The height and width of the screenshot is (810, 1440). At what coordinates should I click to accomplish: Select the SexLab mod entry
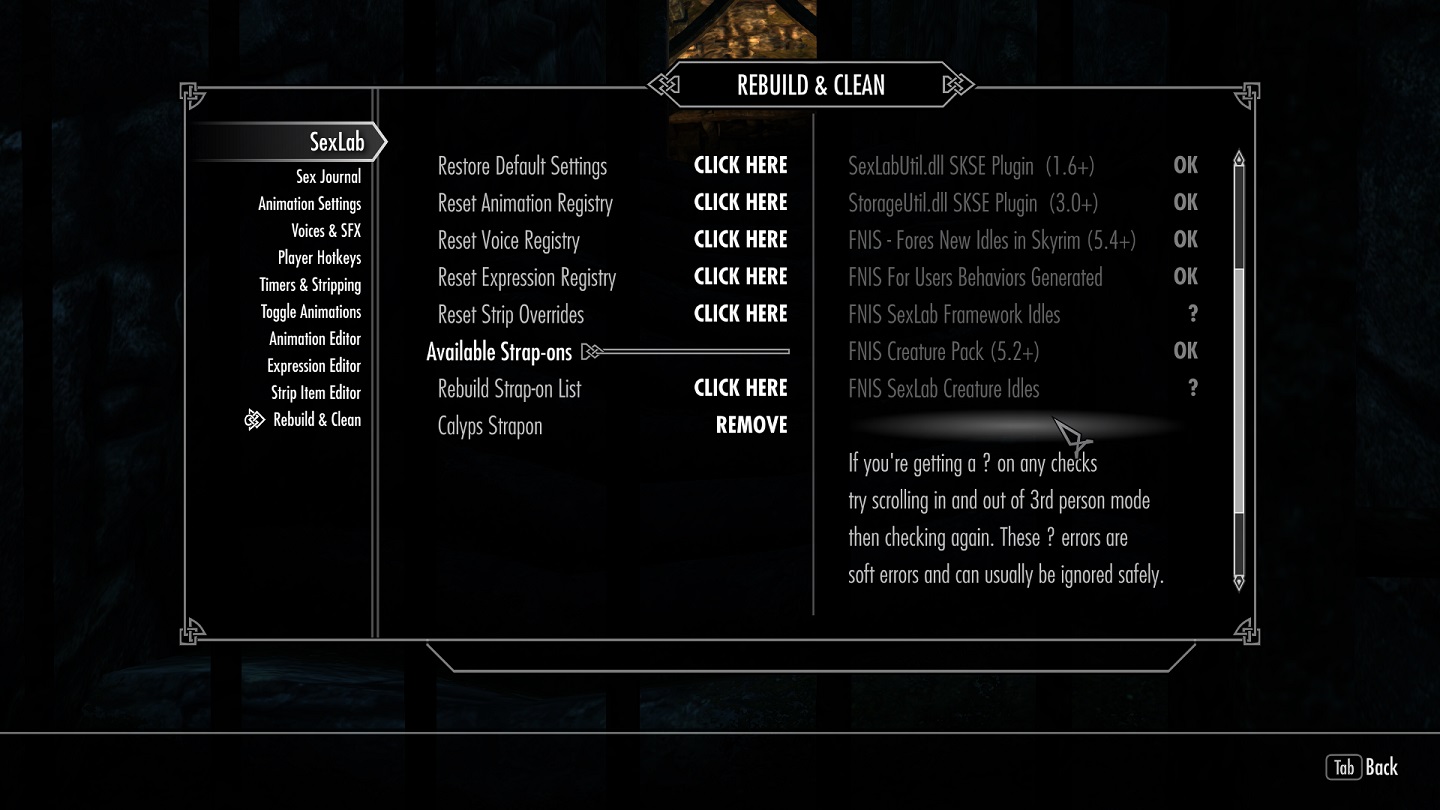pyautogui.click(x=337, y=142)
